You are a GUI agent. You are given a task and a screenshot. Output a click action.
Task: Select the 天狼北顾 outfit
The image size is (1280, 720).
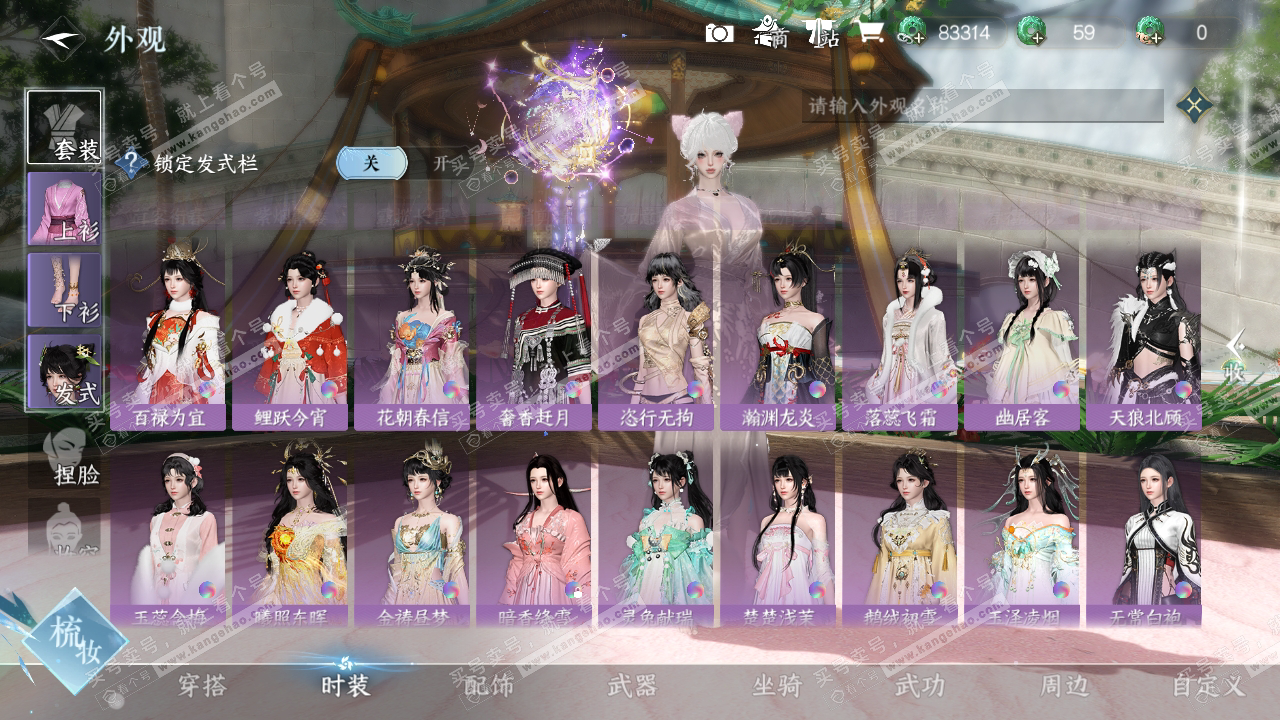click(x=1144, y=338)
